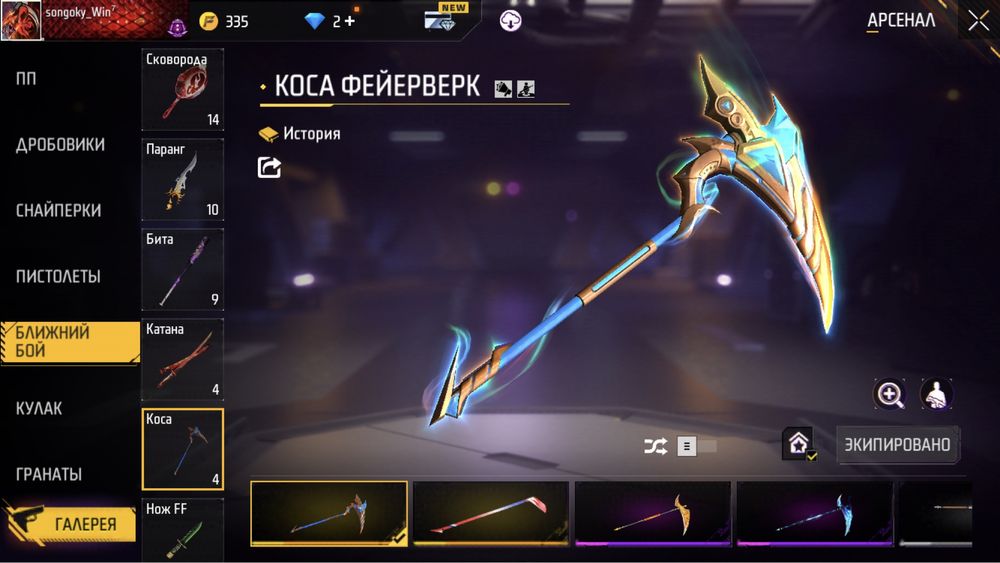The height and width of the screenshot is (563, 1000).
Task: Select the red scythe skin thumbnail
Action: coord(491,513)
